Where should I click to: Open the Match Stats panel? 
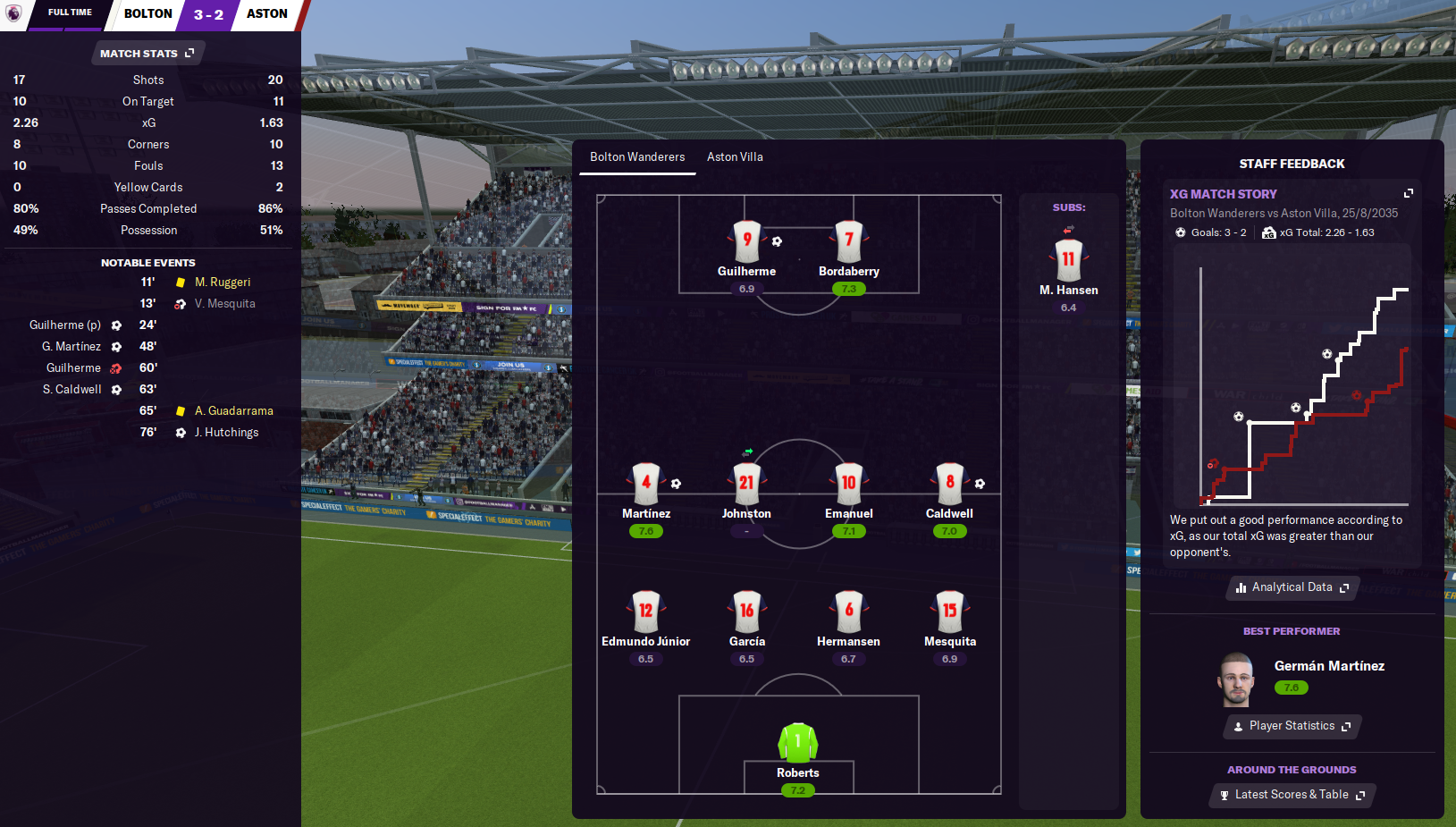tap(147, 54)
